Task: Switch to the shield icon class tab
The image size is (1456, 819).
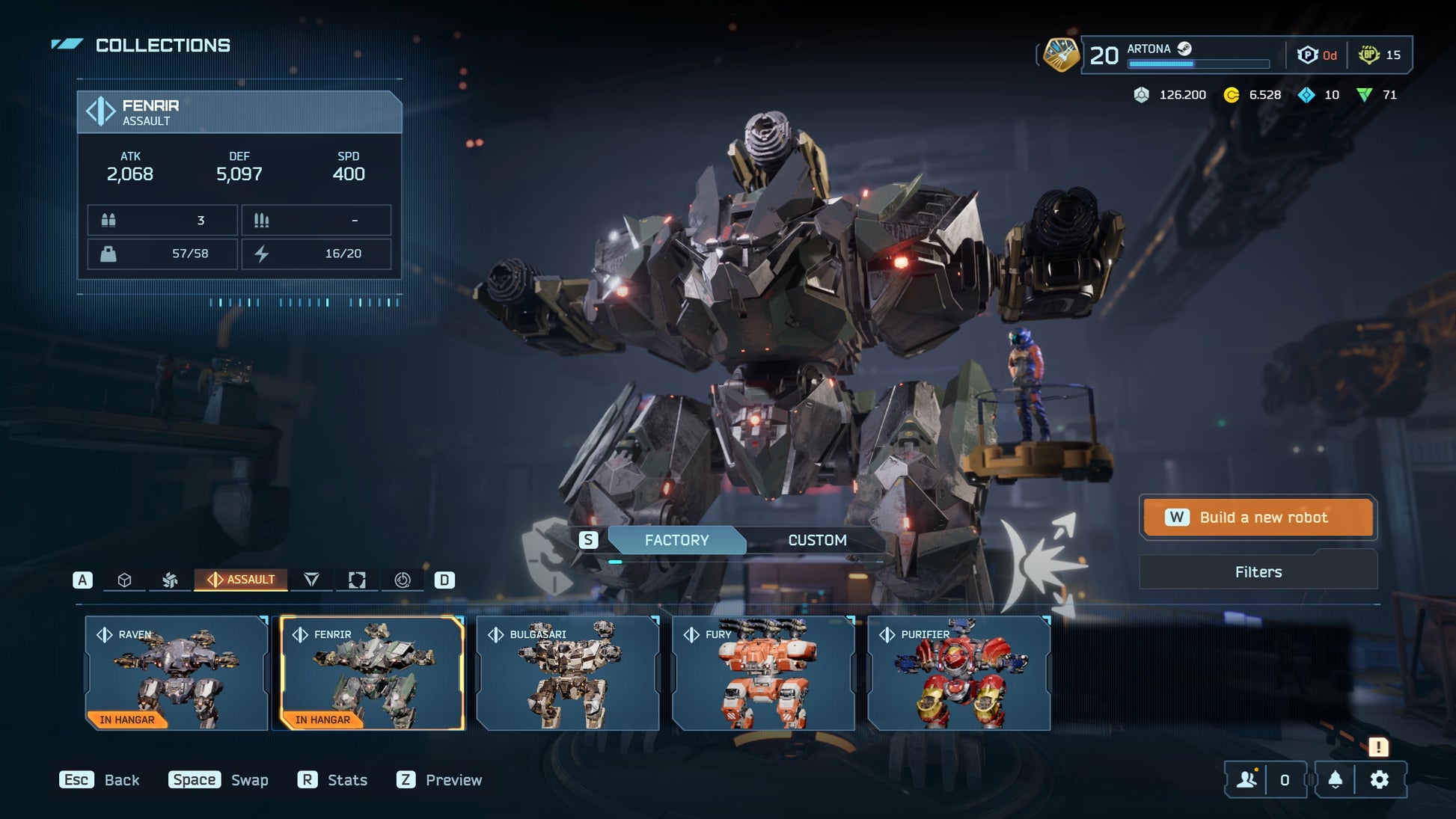Action: [x=357, y=580]
